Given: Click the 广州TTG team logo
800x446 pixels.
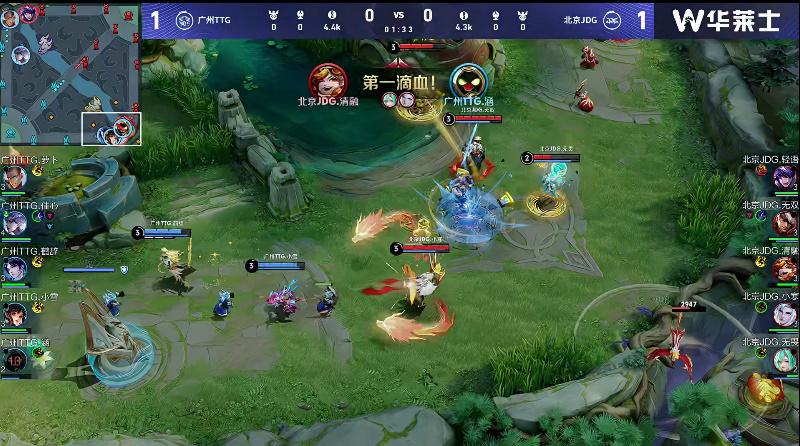Looking at the screenshot, I should [x=184, y=19].
